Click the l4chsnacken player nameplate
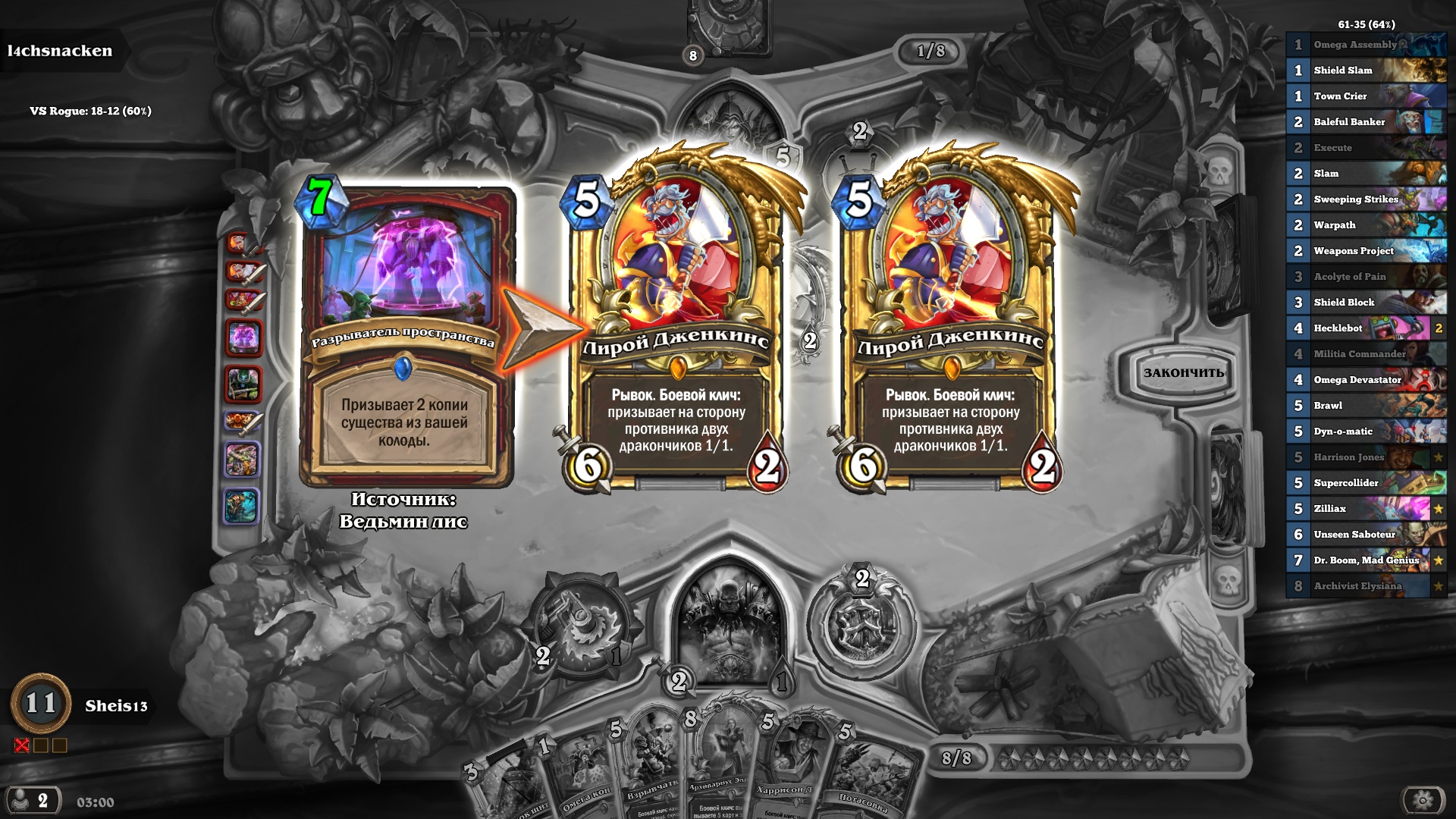1456x819 pixels. pos(59,52)
